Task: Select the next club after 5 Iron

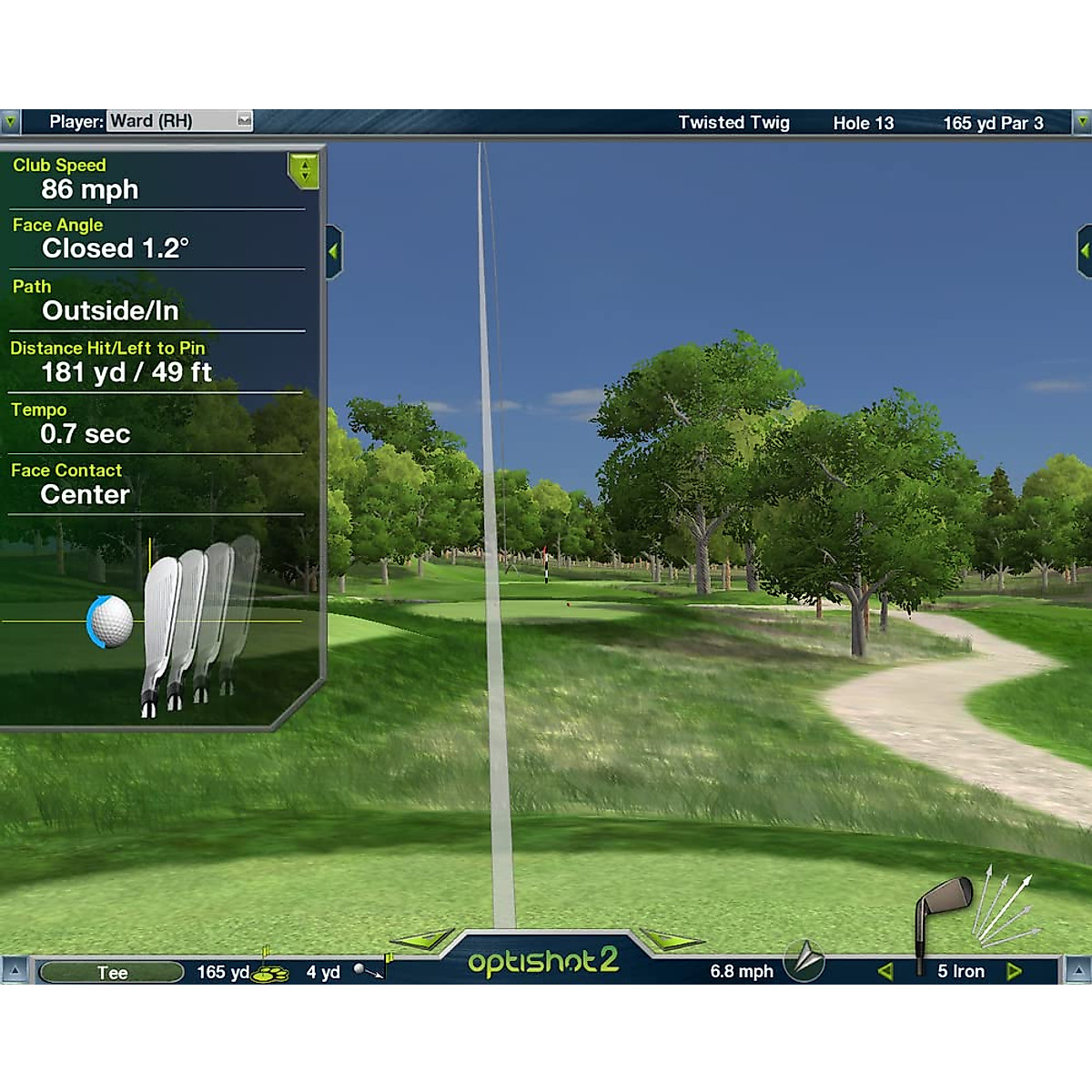Action: (x=1015, y=972)
